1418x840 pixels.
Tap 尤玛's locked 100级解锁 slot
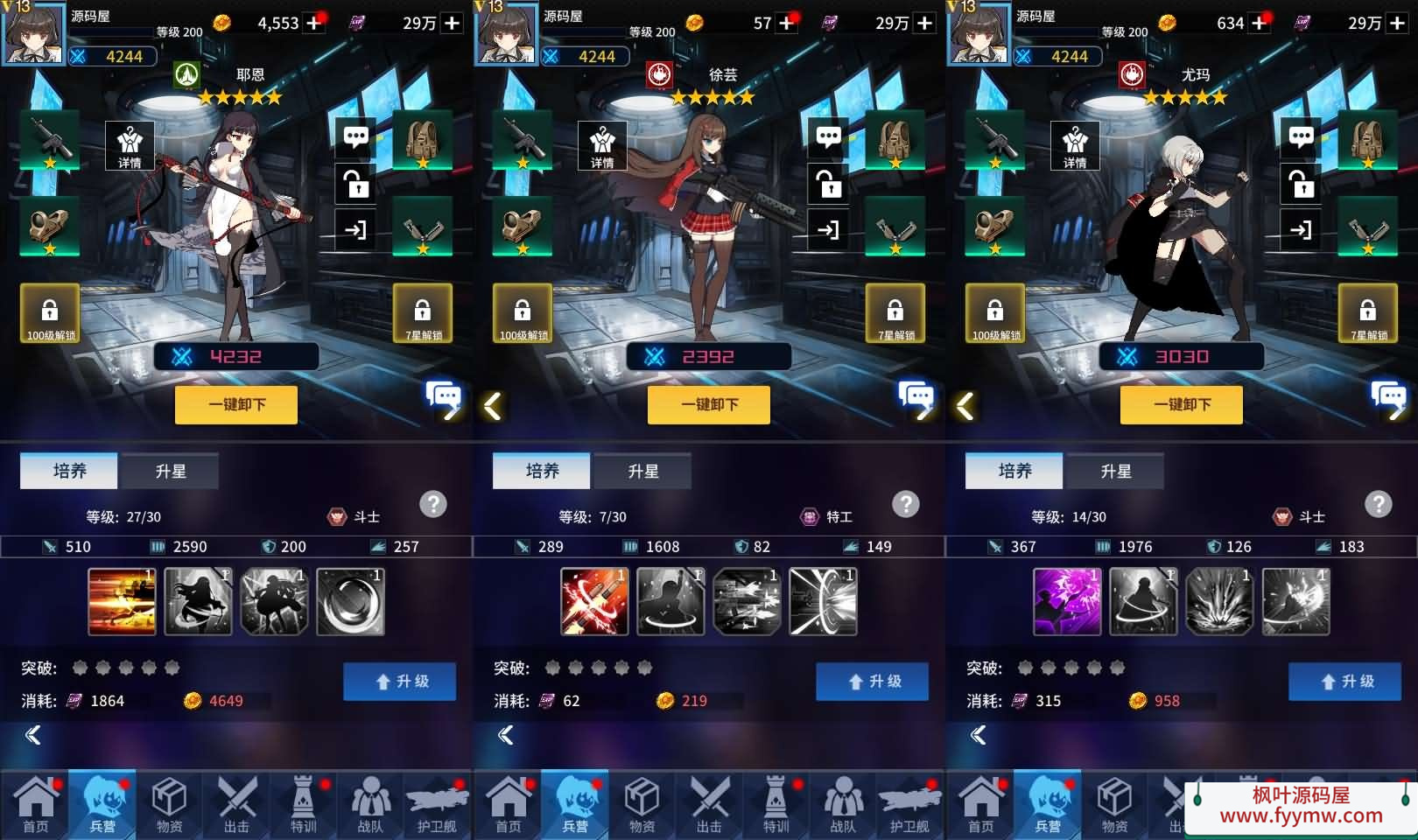point(995,313)
